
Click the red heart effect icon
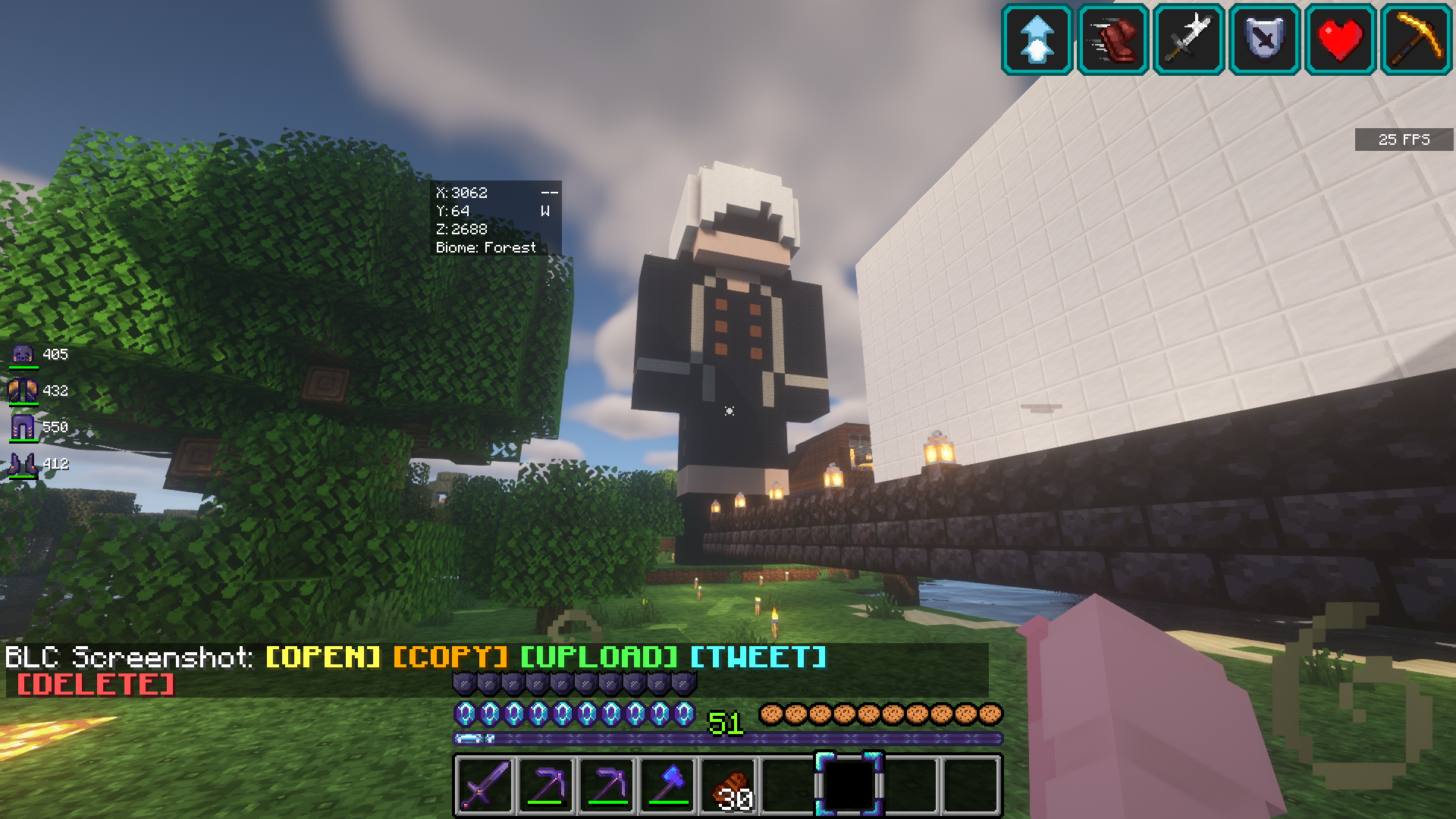[1340, 39]
